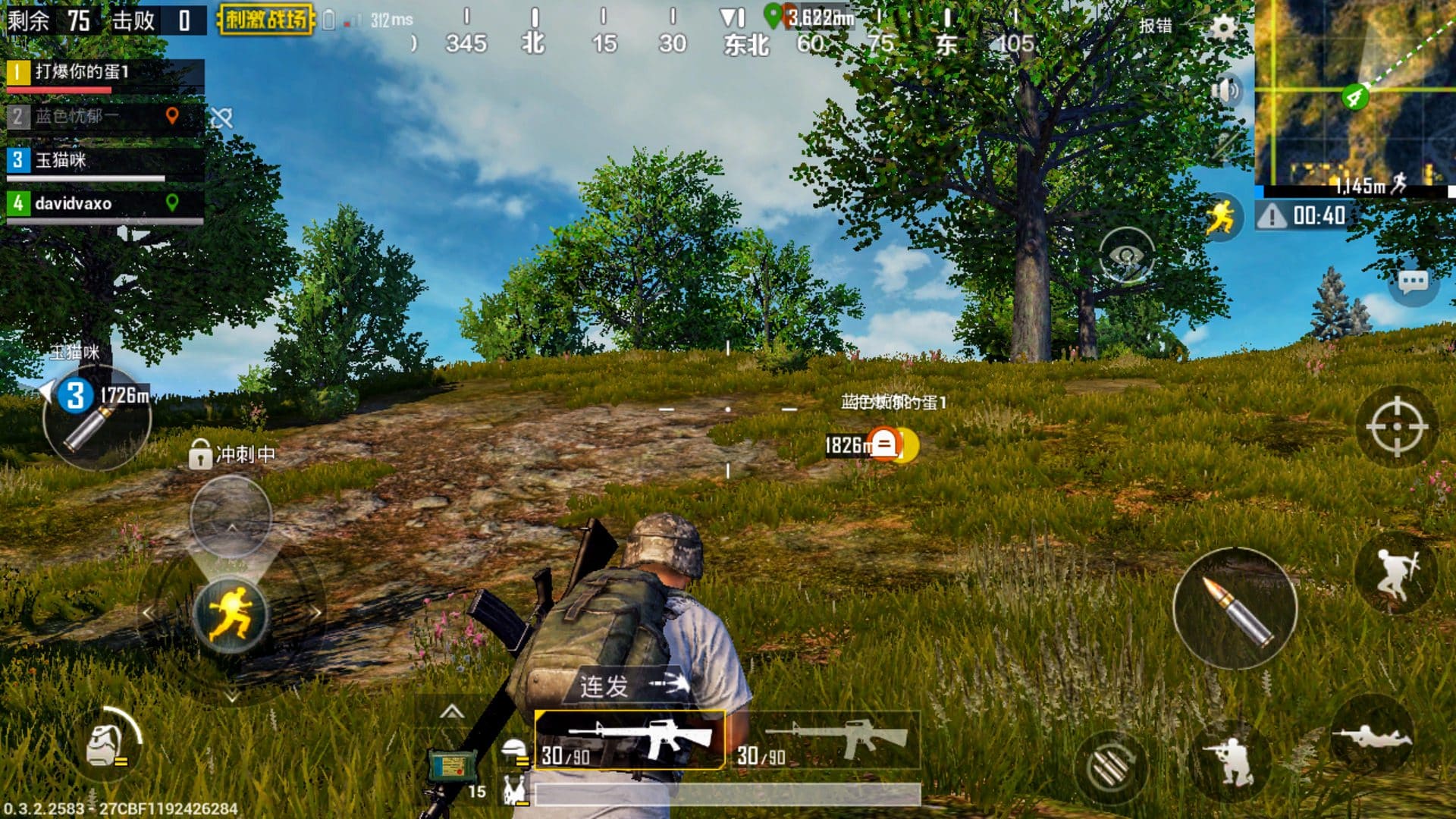Image resolution: width=1456 pixels, height=819 pixels.
Task: Expand the weapon bar arrow
Action: 452,711
